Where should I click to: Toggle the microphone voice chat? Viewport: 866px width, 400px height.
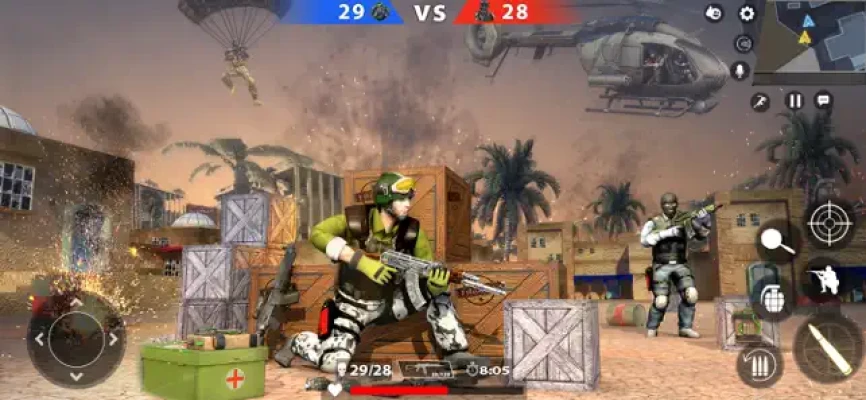coord(741,70)
